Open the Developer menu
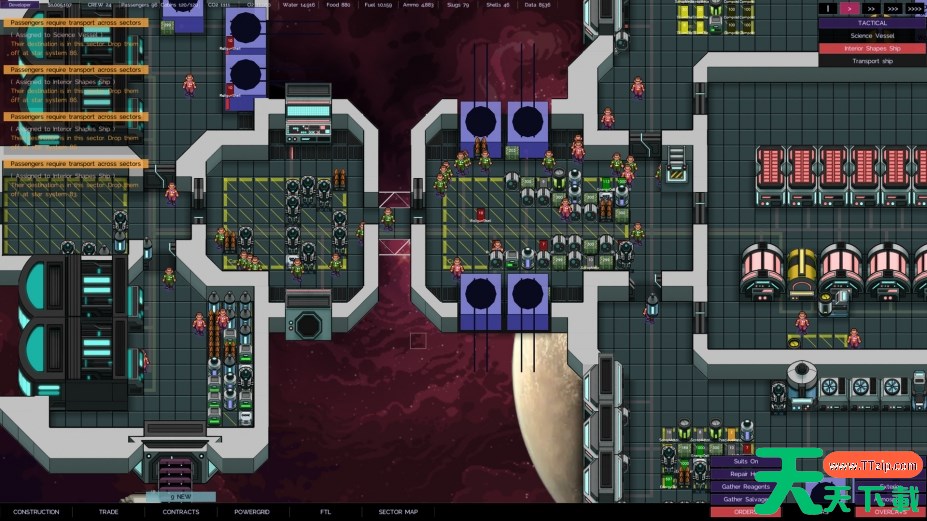Viewport: 927px width, 521px height. click(x=20, y=4)
